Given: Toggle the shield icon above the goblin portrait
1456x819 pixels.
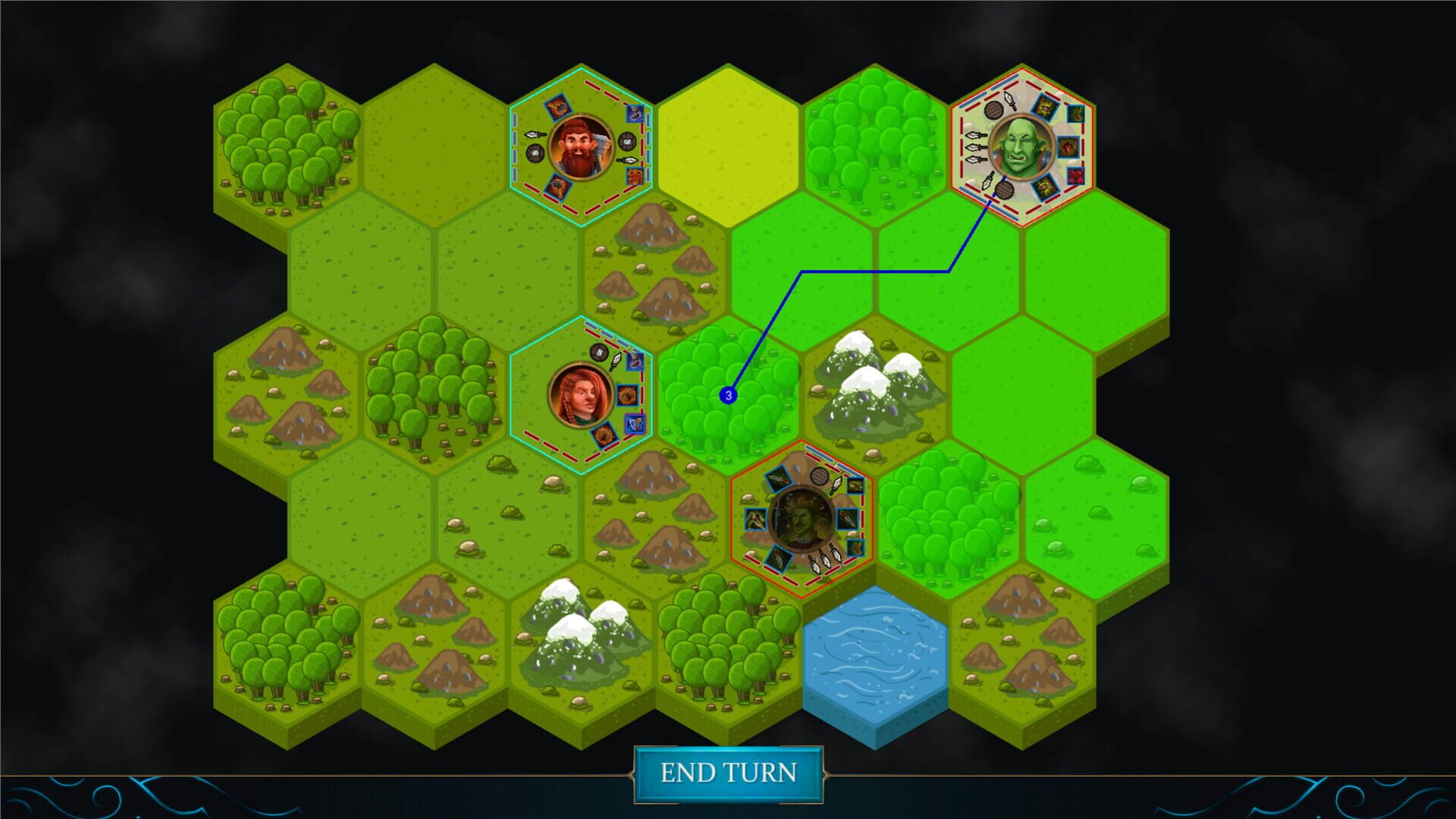Looking at the screenshot, I should pyautogui.click(x=820, y=475).
